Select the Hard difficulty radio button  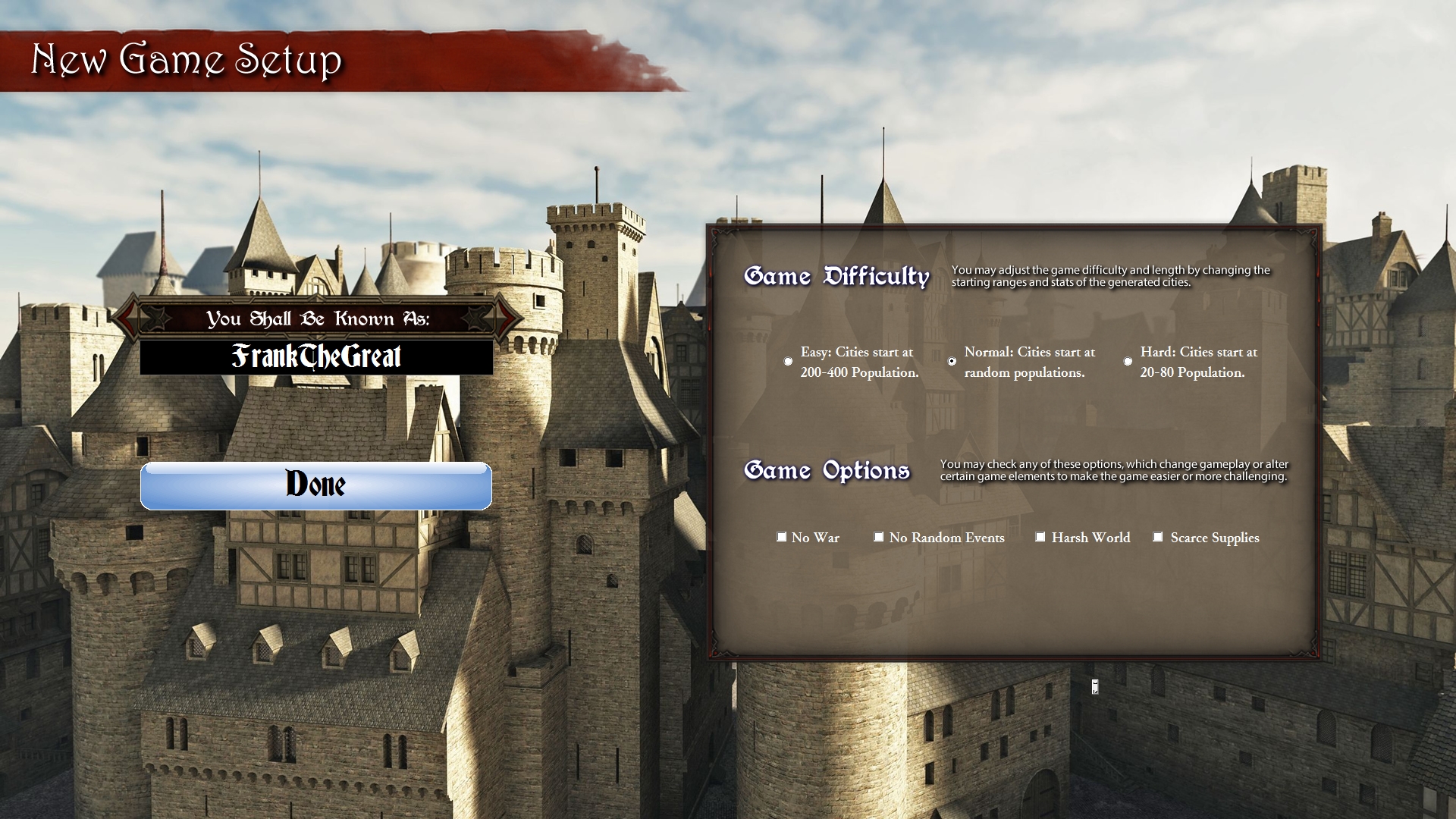tap(1128, 362)
